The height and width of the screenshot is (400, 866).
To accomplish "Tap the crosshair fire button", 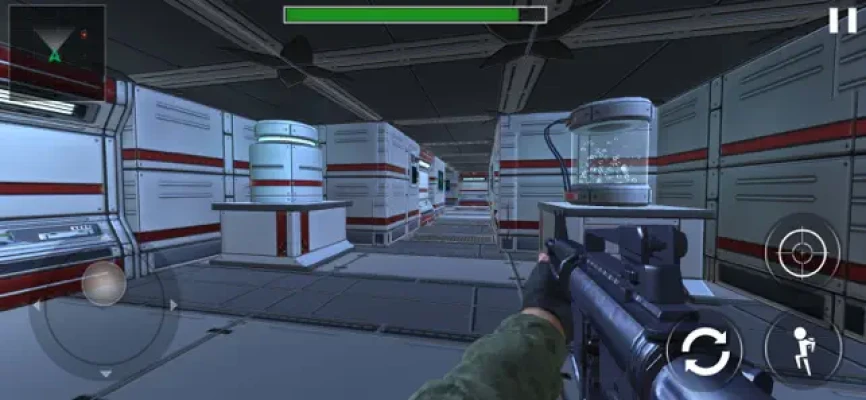I will [x=802, y=252].
